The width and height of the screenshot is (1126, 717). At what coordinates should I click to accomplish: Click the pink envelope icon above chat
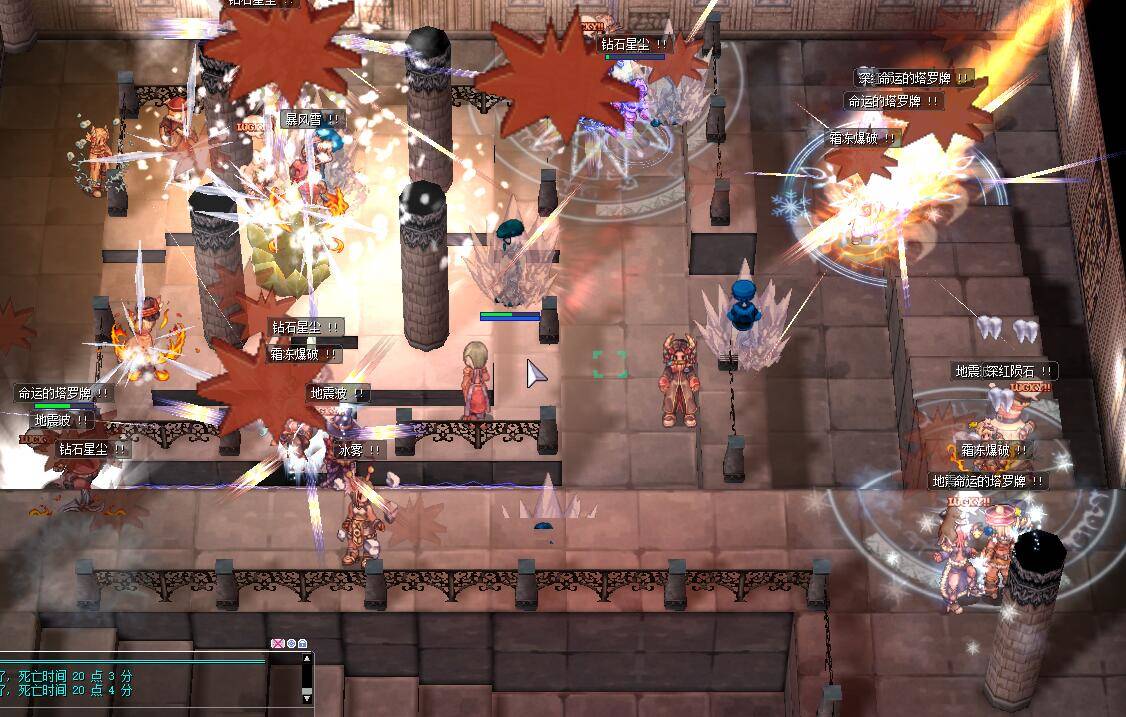(278, 643)
